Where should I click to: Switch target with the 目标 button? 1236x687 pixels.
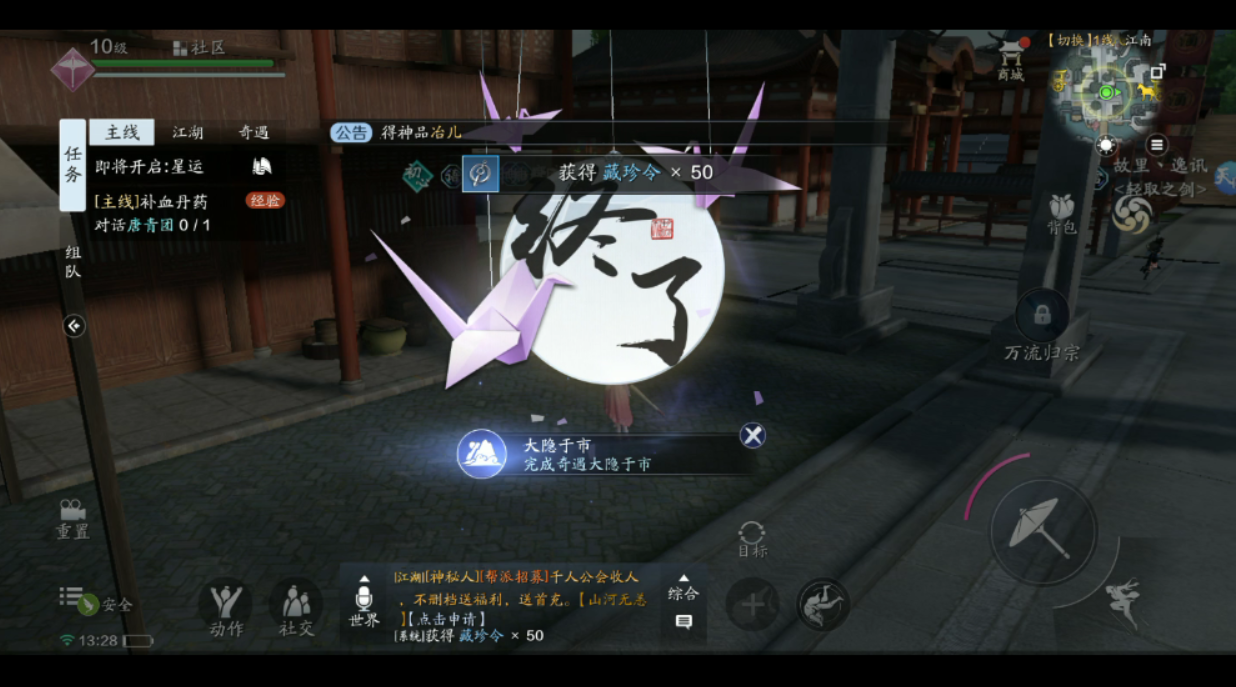(x=752, y=538)
